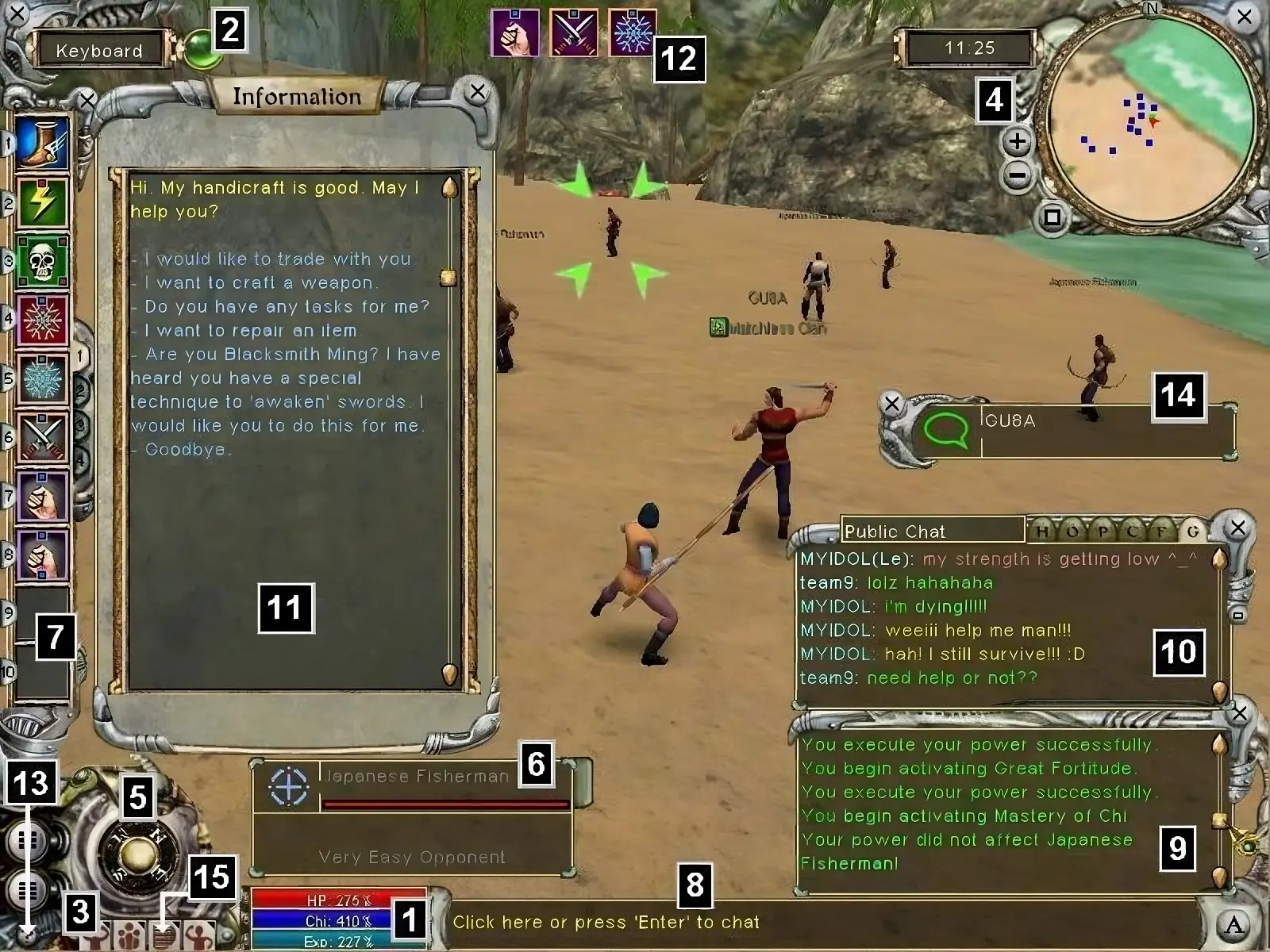Use the lightning bolt skill
The height and width of the screenshot is (952, 1270).
click(43, 202)
